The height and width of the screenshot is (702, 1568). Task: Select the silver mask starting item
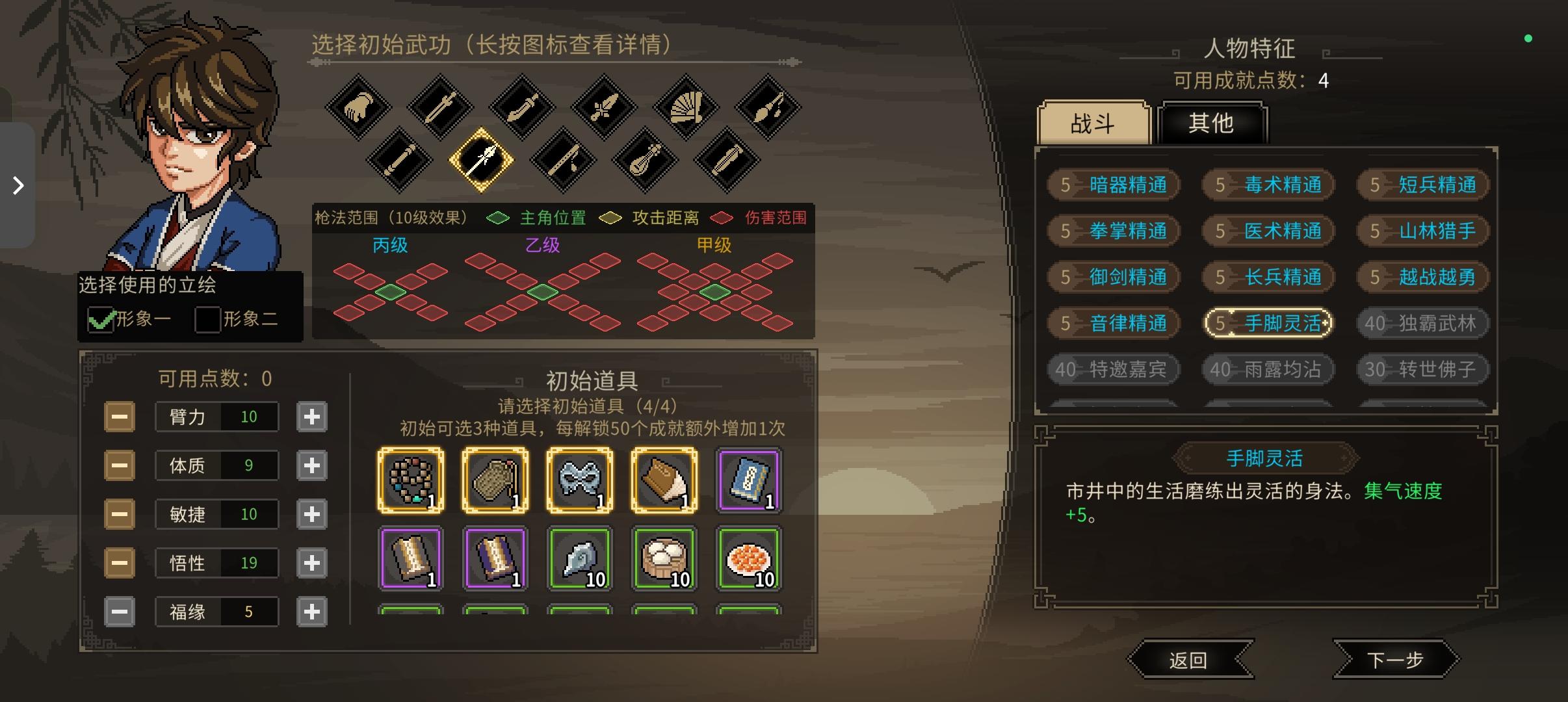pyautogui.click(x=580, y=480)
